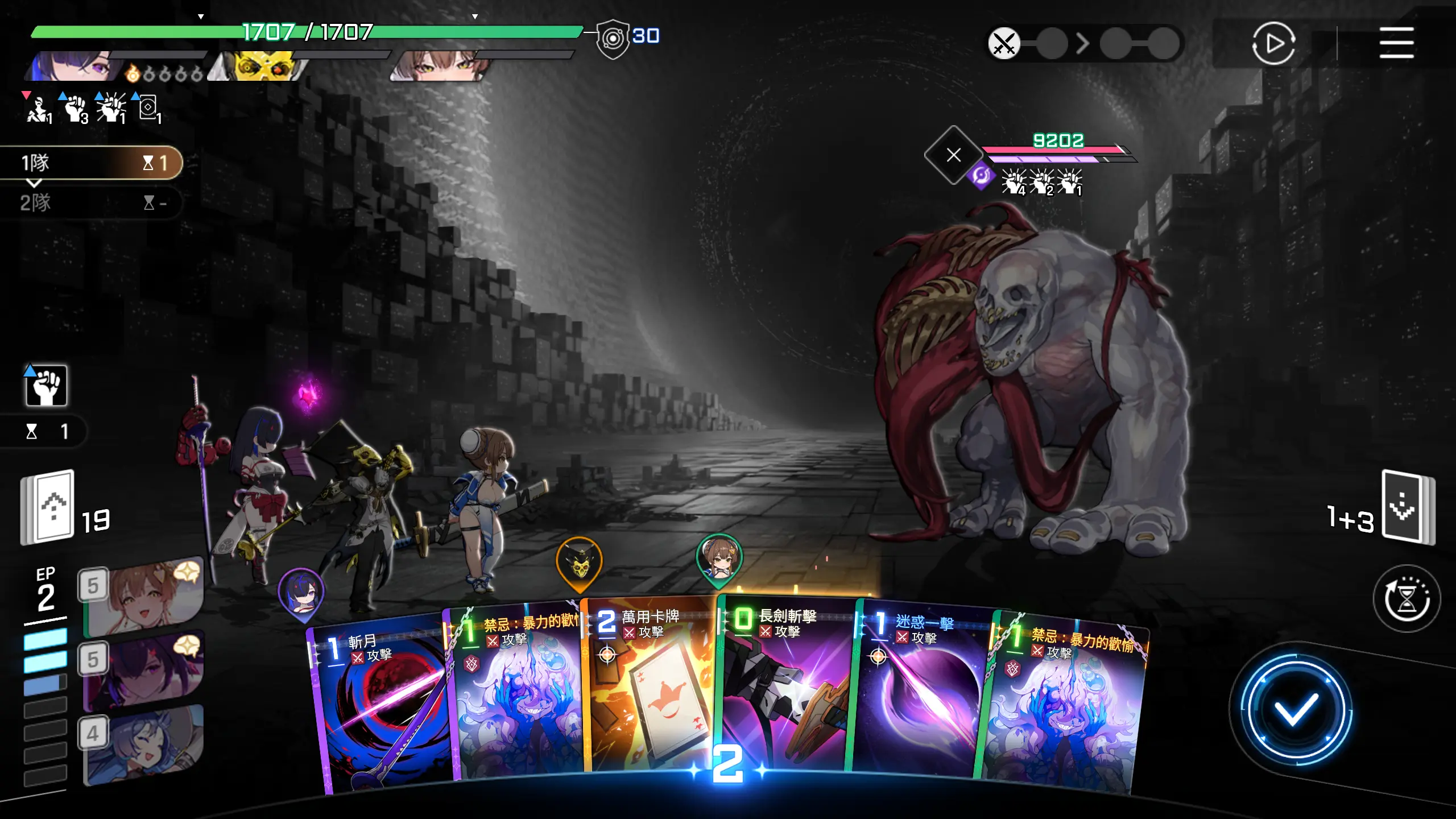Confirm the turn with the checkmark button

1296,709
